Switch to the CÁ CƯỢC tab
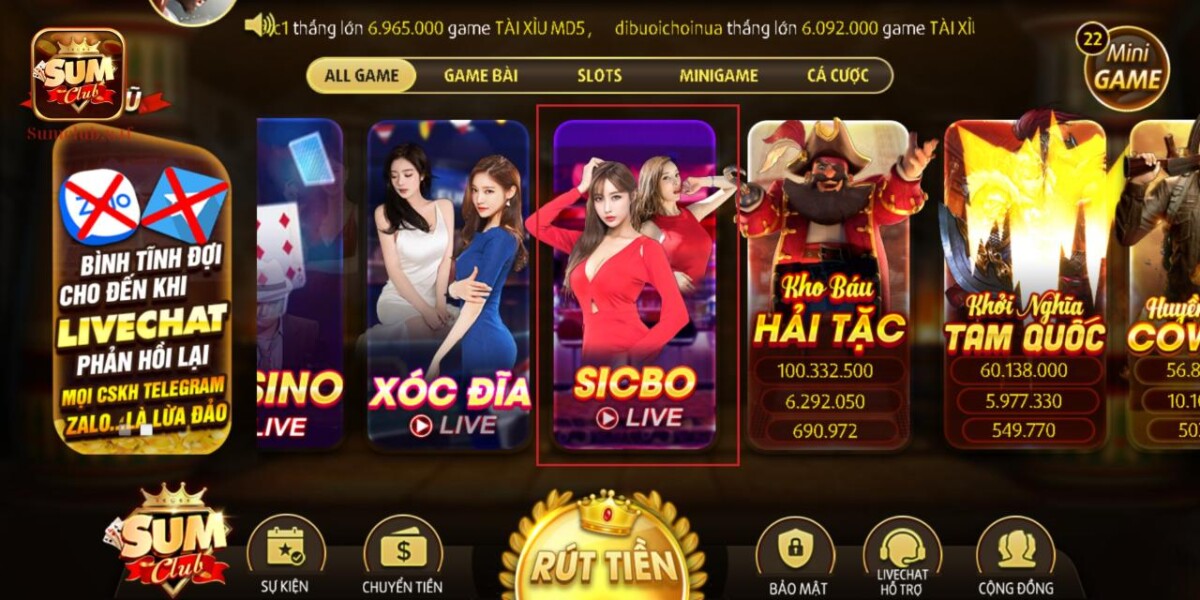The image size is (1200, 600). pyautogui.click(x=838, y=76)
